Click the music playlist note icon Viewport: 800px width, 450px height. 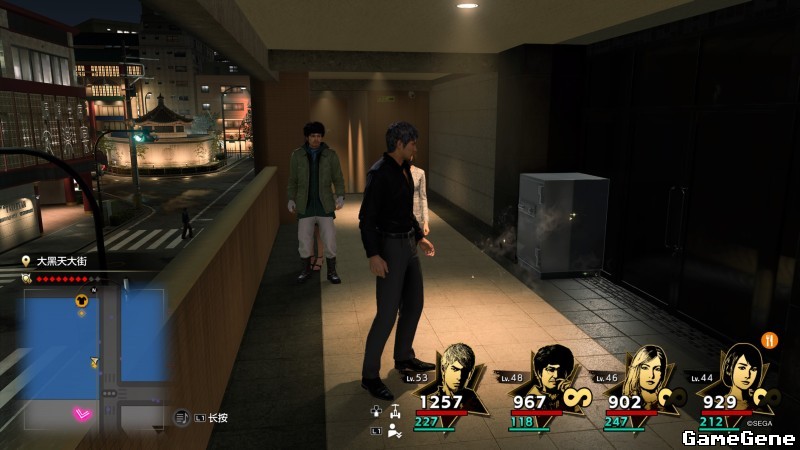pos(182,417)
